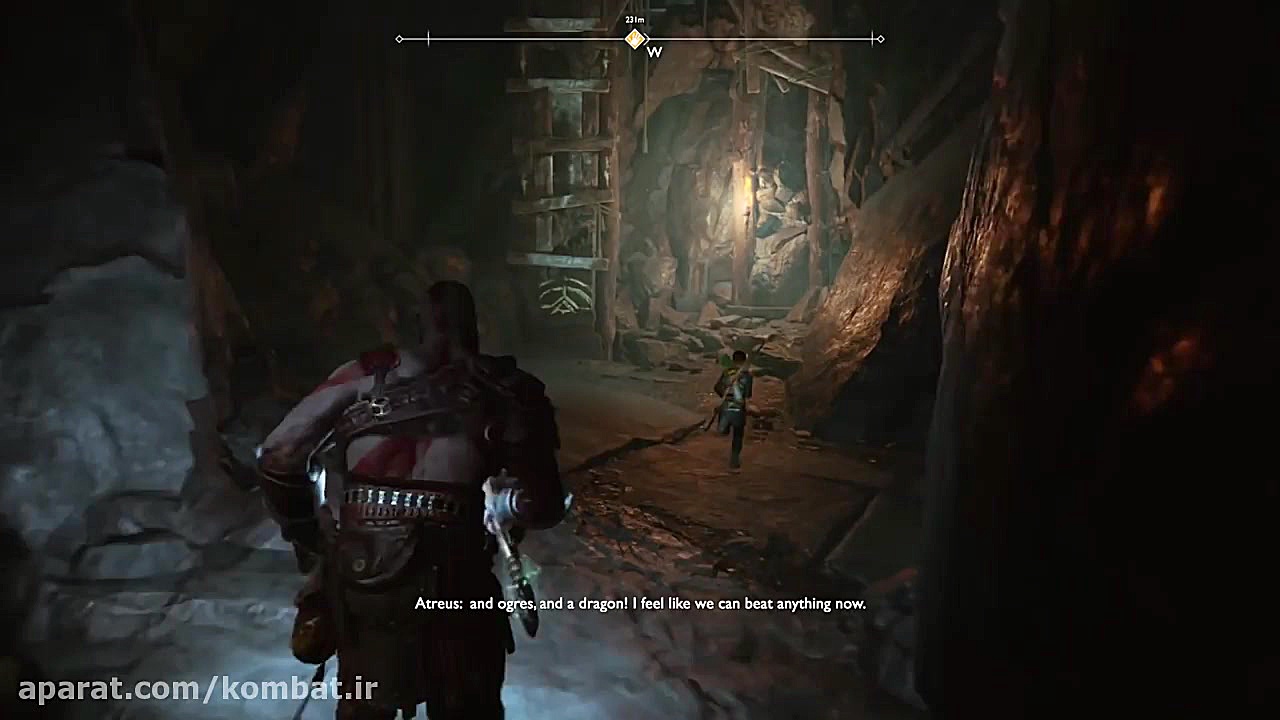Click the '231m' distance label above the waypoint
Viewport: 1280px width, 720px height.
(x=633, y=19)
